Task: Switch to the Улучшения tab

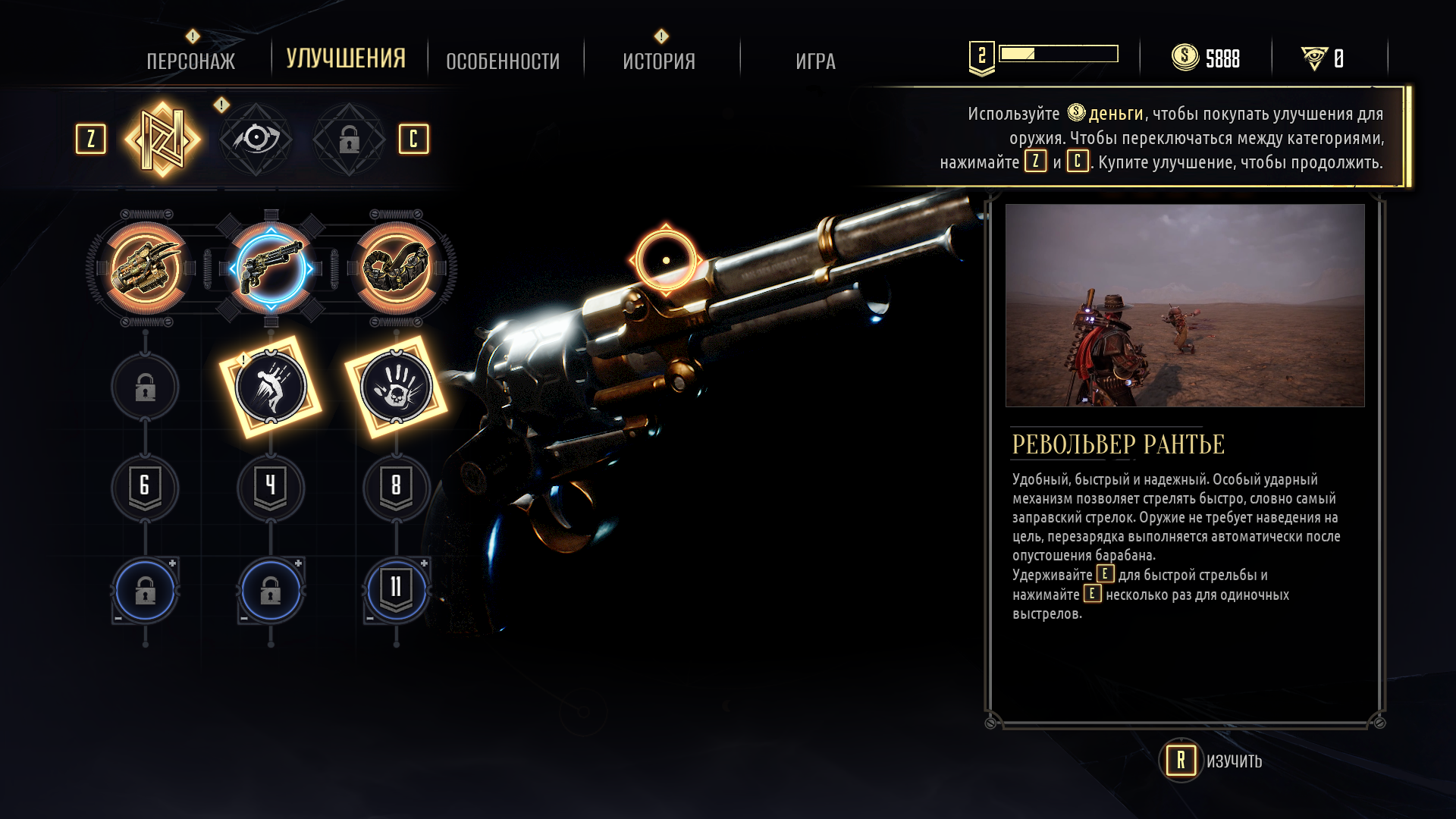Action: coord(346,59)
